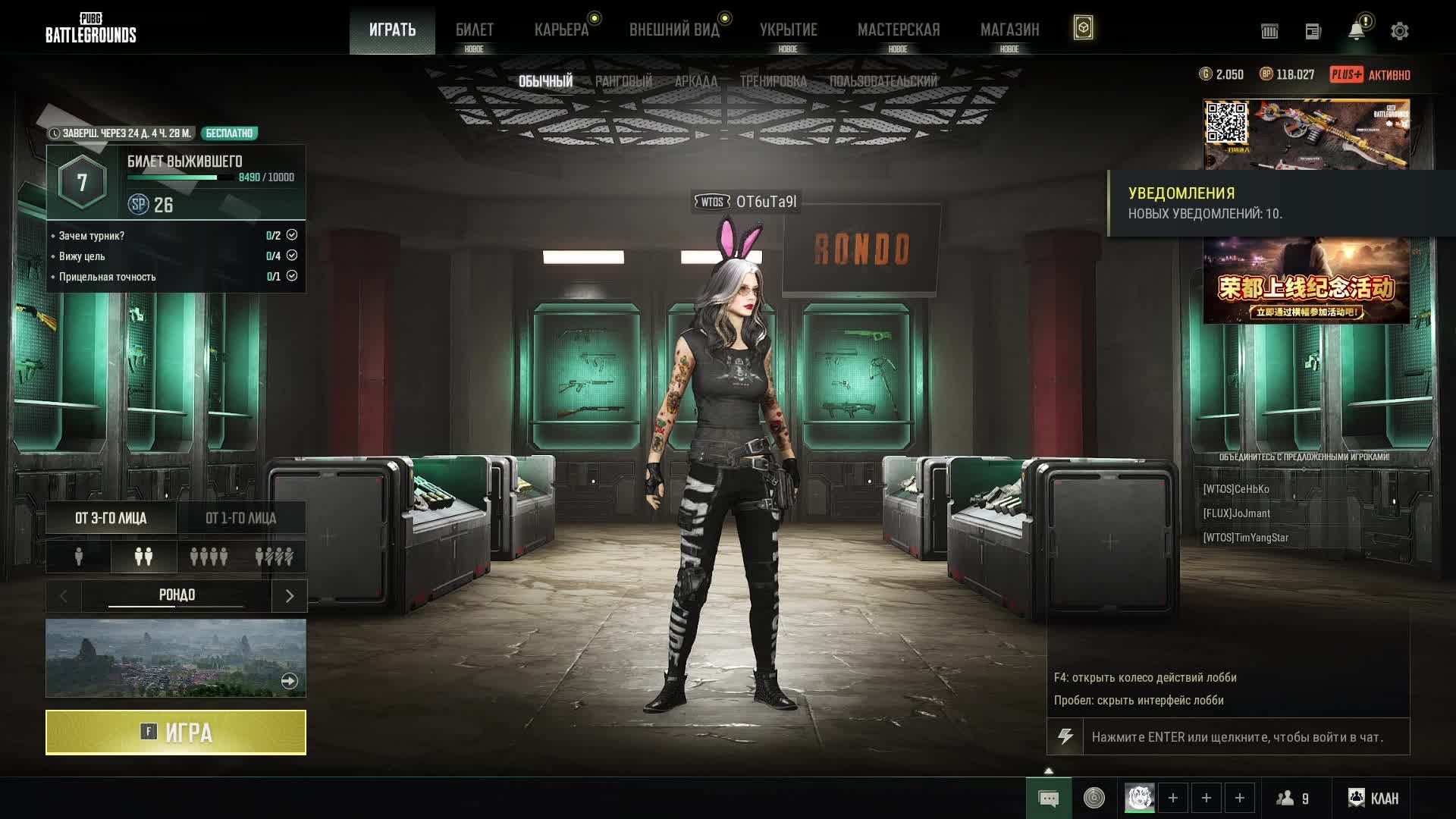The width and height of the screenshot is (1456, 819).
Task: Choose solo team size icon
Action: [x=79, y=557]
